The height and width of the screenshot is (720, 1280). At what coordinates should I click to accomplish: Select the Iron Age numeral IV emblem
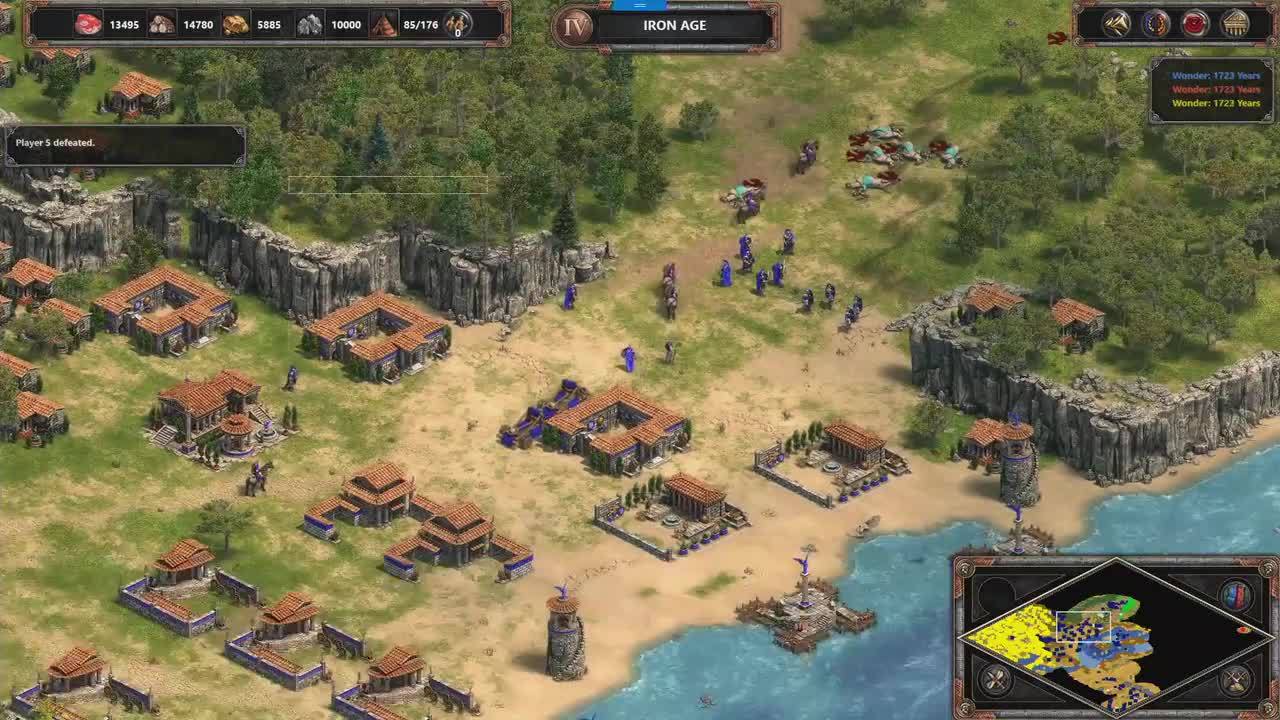point(573,25)
